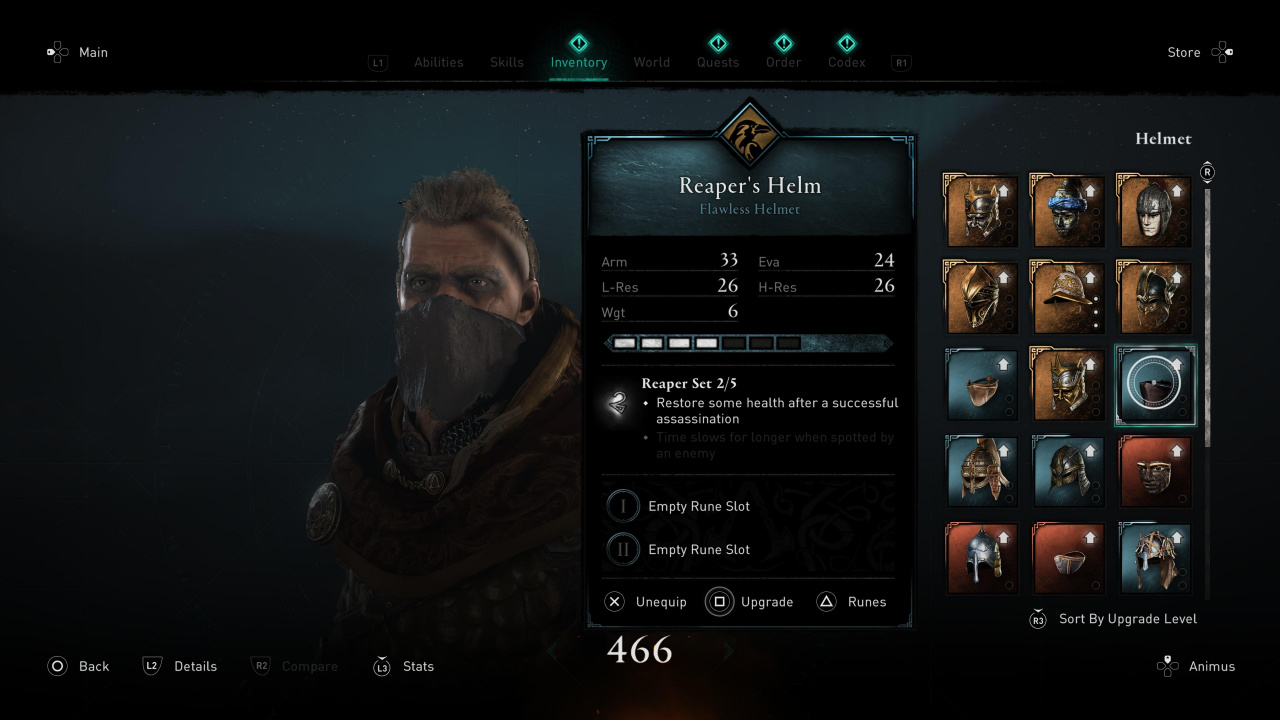This screenshot has height=720, width=1280.
Task: Choose the bronze face mask on red
Action: click(x=1155, y=471)
